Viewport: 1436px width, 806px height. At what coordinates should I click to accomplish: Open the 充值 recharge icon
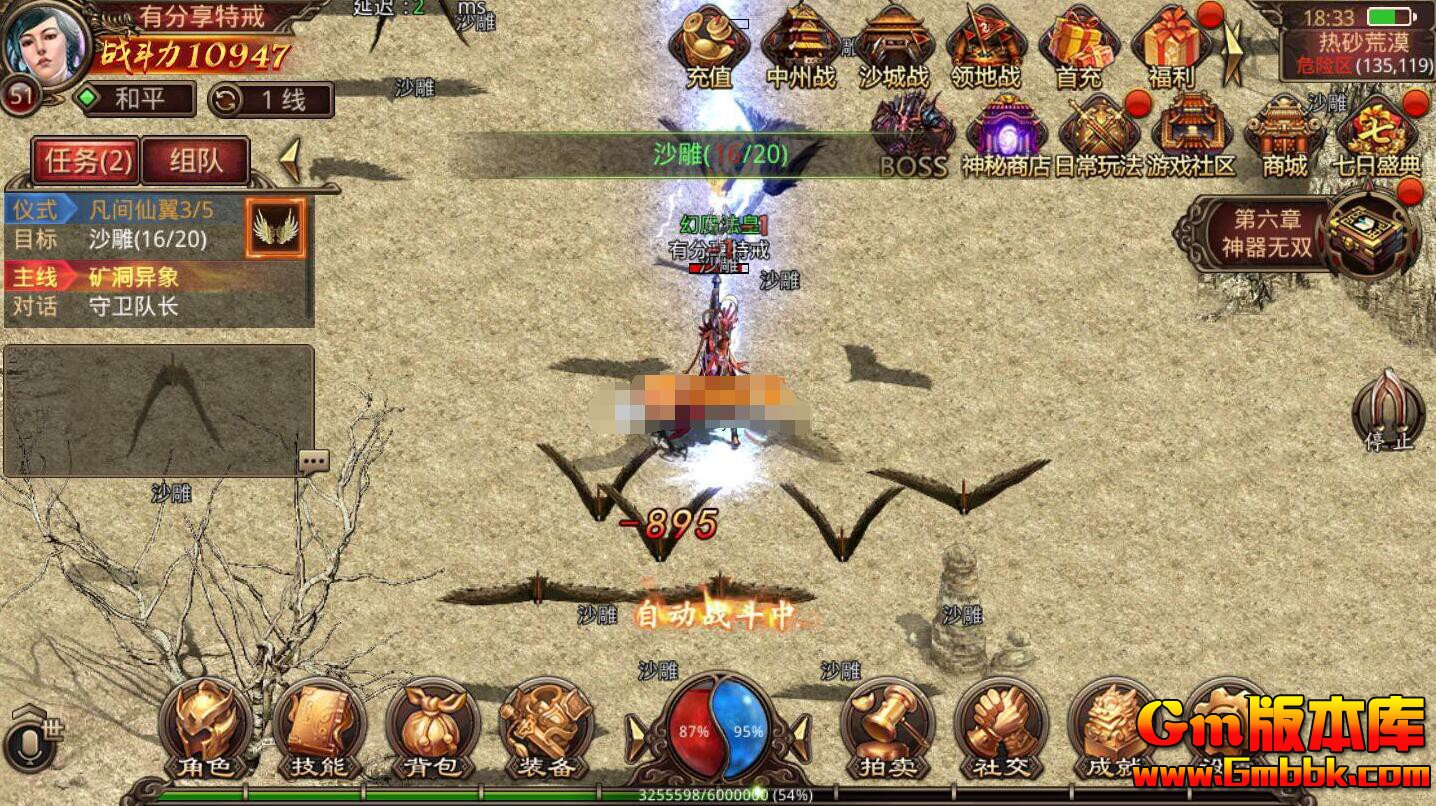coord(709,45)
